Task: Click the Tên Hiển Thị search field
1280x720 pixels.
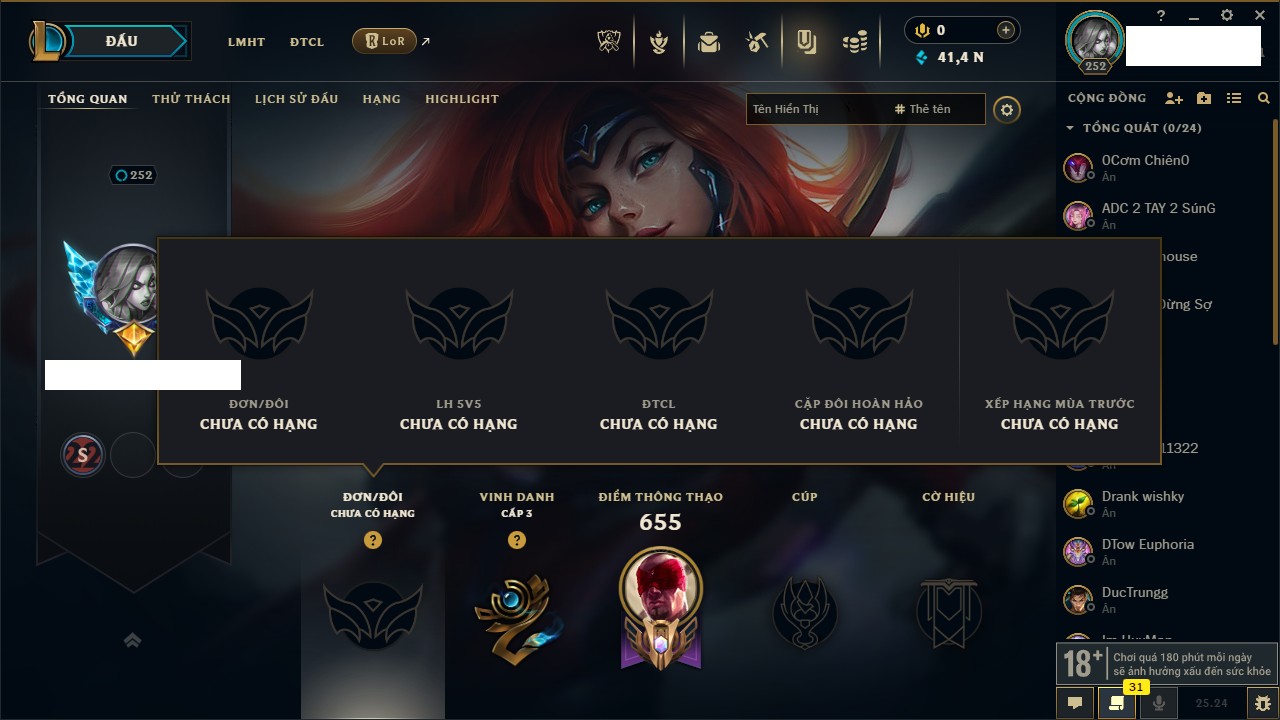Action: pos(810,109)
